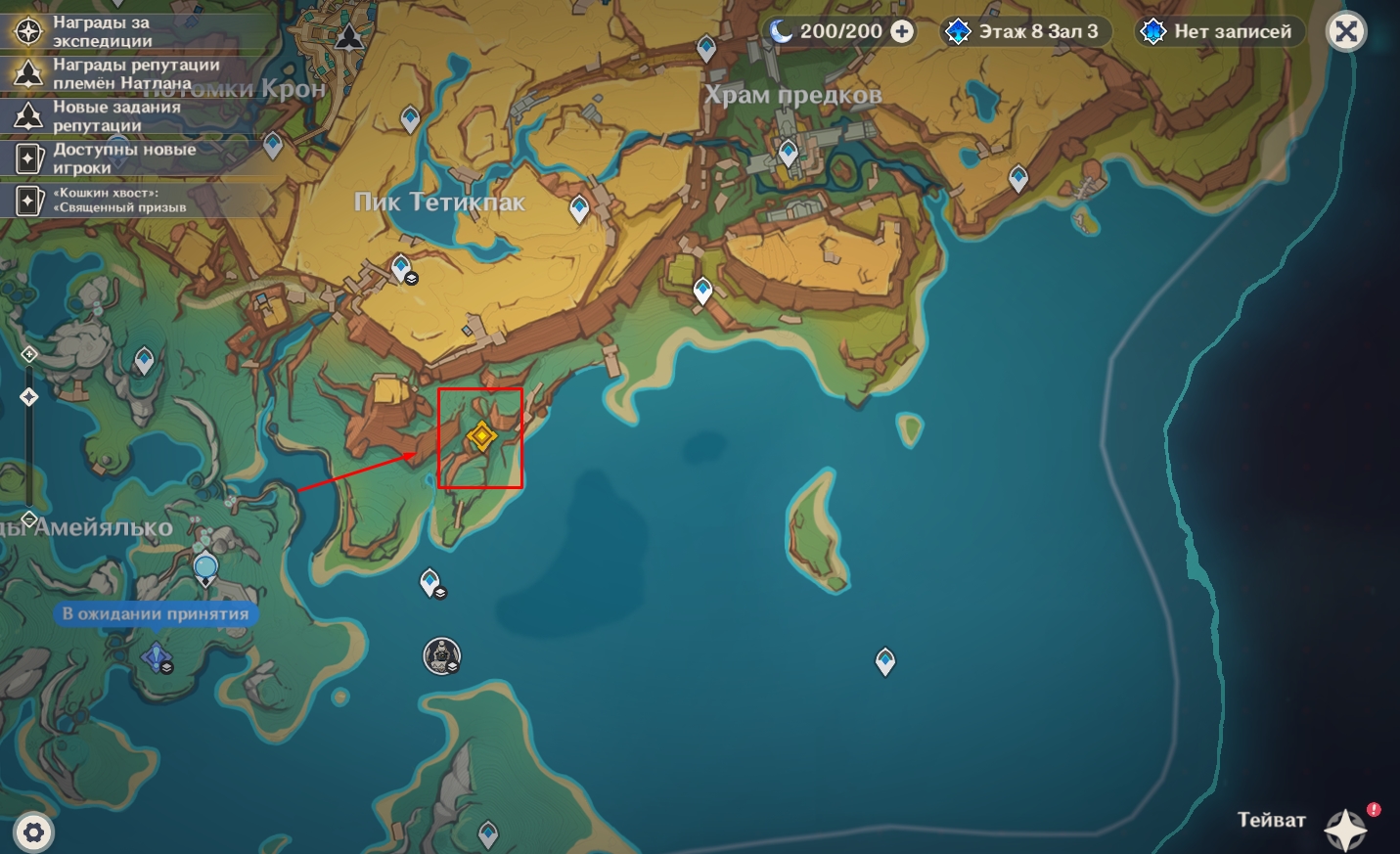Open the «Нет записей» records button
1400x854 pixels.
pos(1218,31)
